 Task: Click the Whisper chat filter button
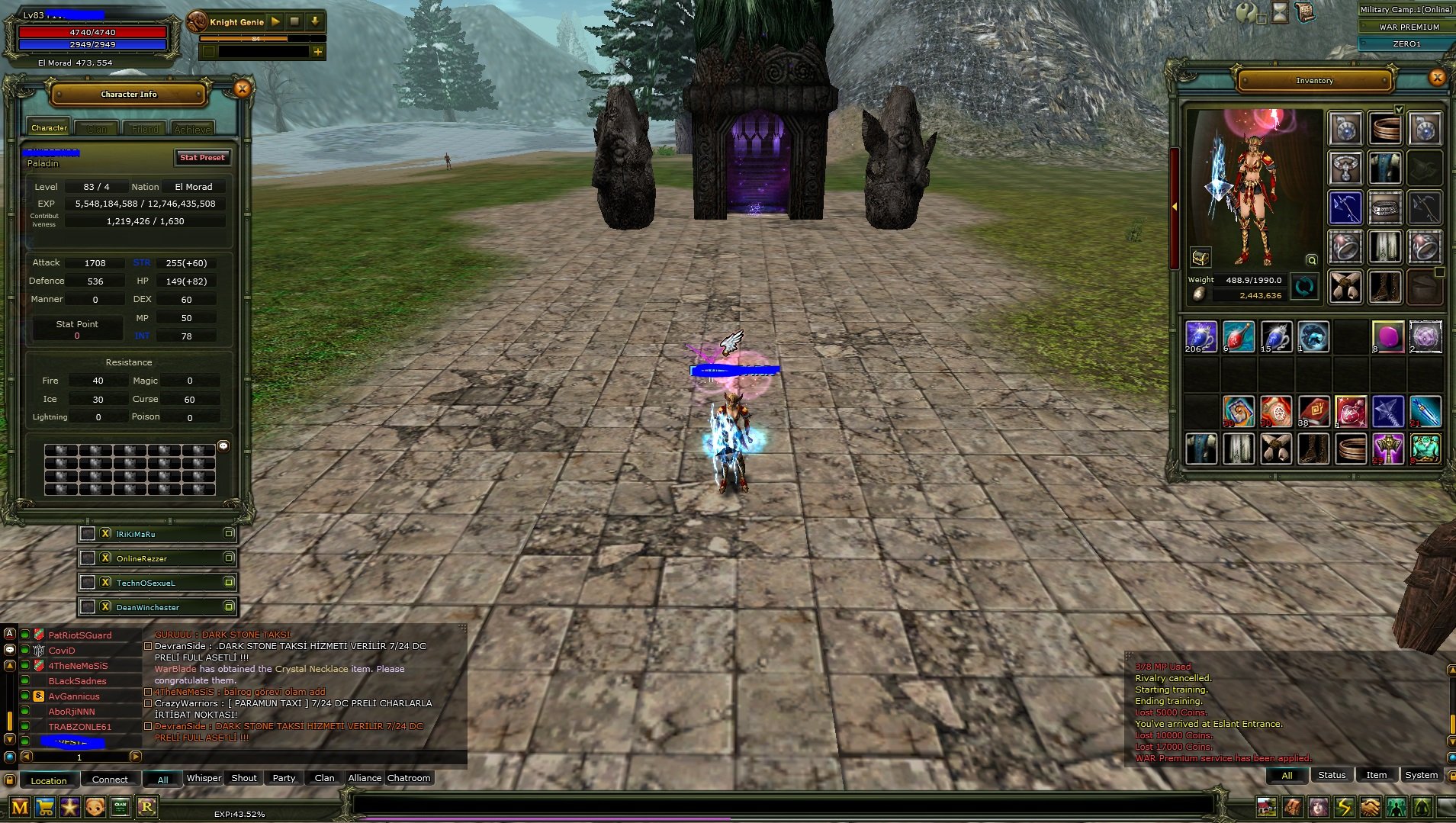203,777
